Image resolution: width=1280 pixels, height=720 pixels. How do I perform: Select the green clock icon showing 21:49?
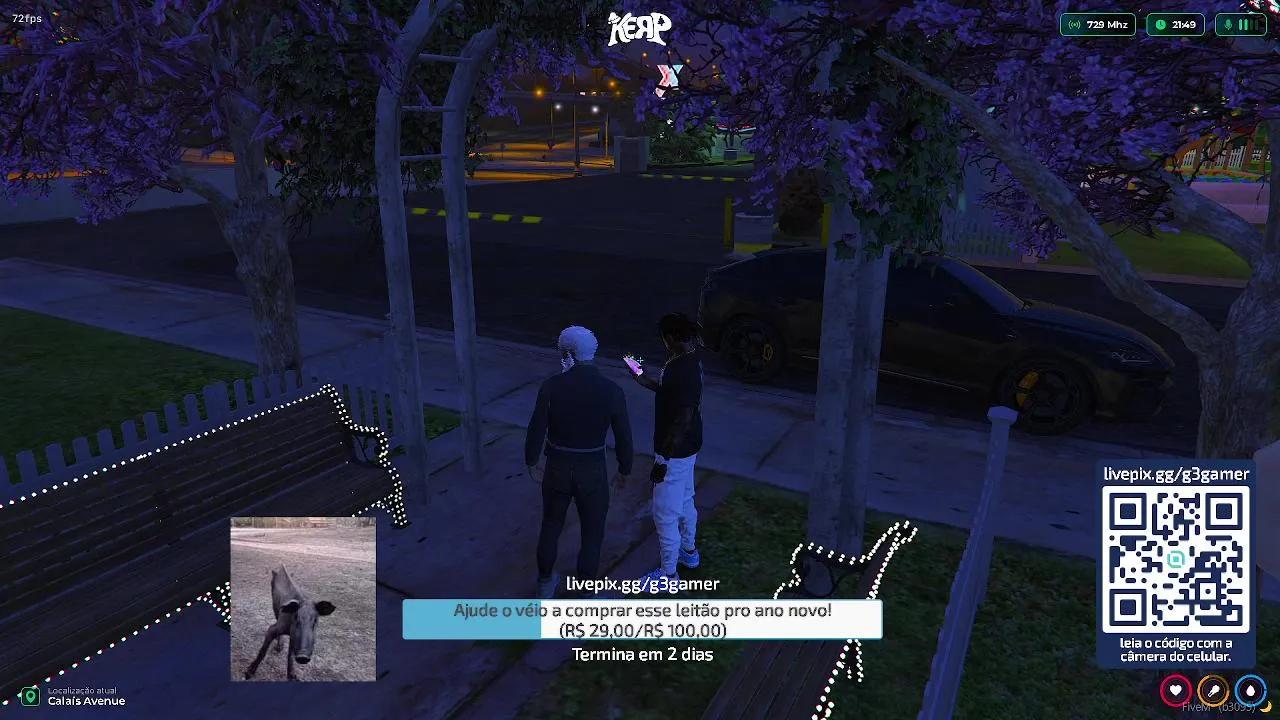tap(1160, 25)
